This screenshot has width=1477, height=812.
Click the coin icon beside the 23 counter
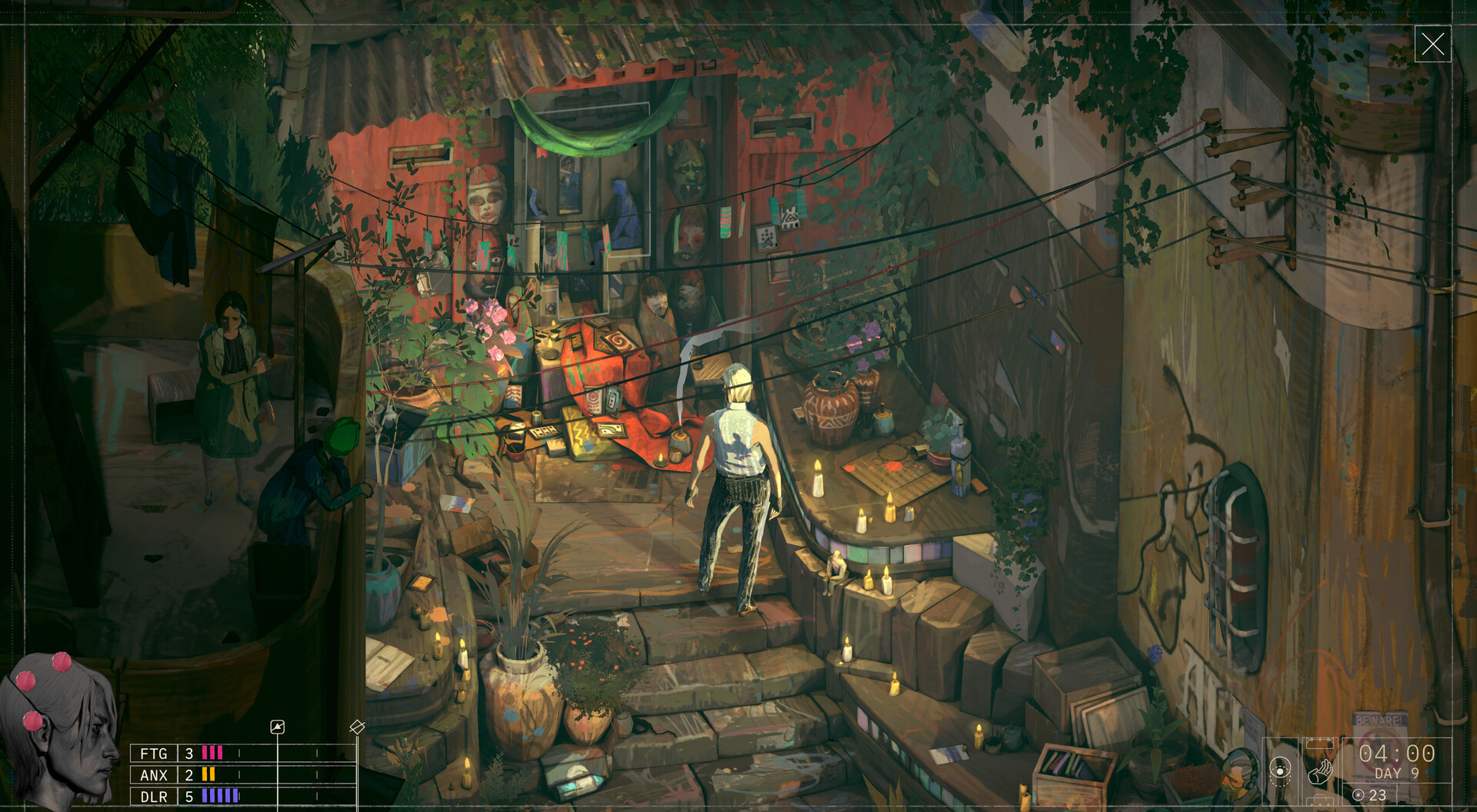click(x=1358, y=794)
